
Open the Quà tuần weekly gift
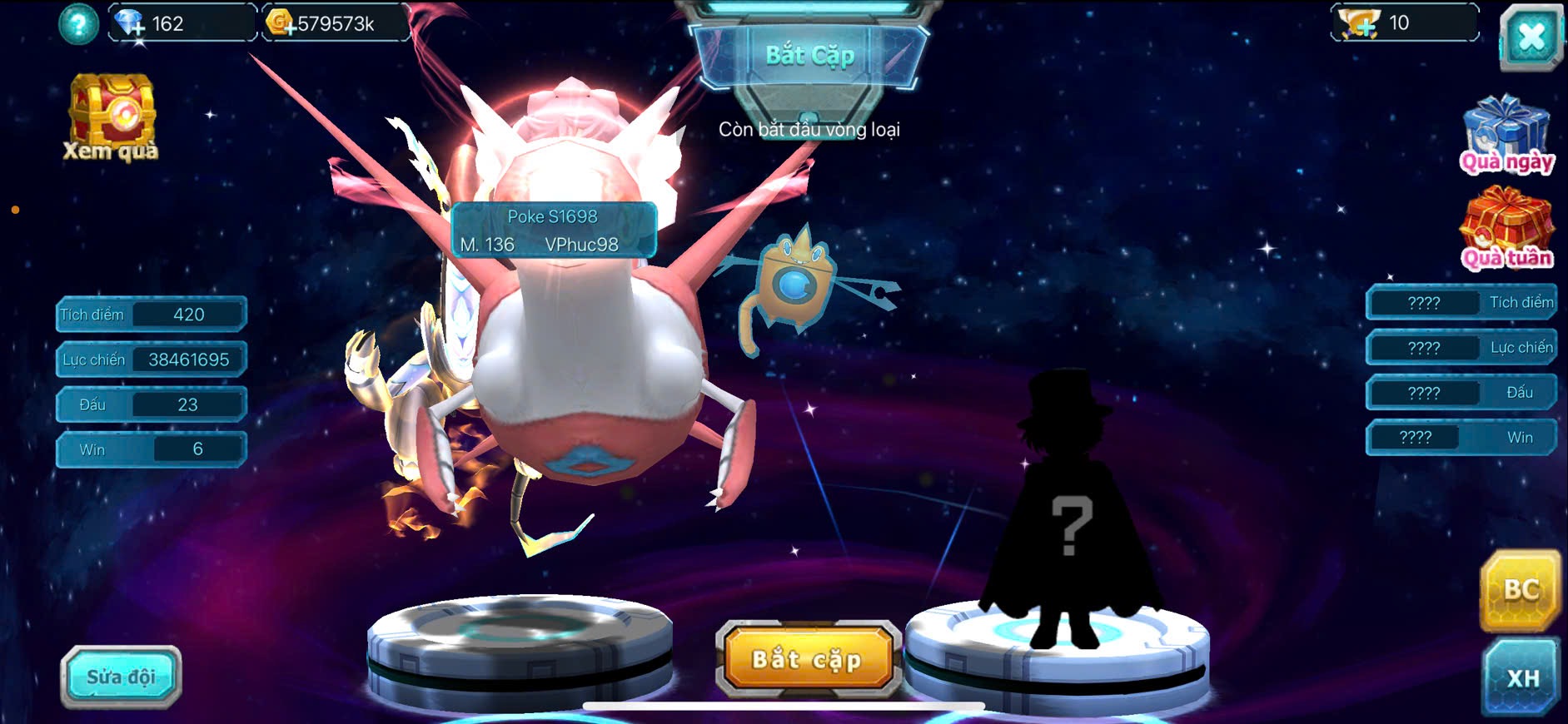tap(1507, 228)
